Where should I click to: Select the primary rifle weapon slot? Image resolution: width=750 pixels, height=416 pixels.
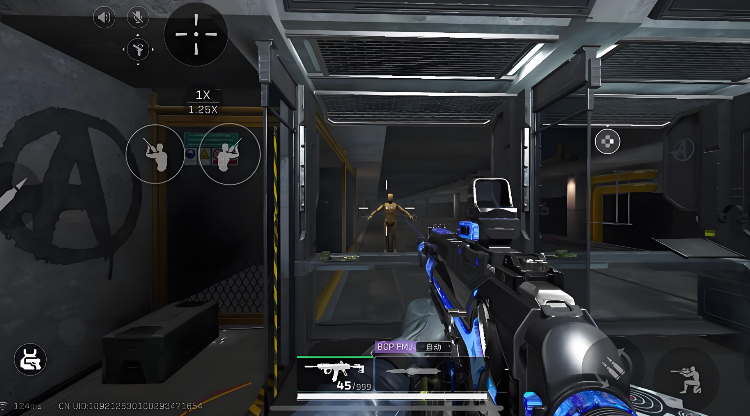pyautogui.click(x=337, y=372)
